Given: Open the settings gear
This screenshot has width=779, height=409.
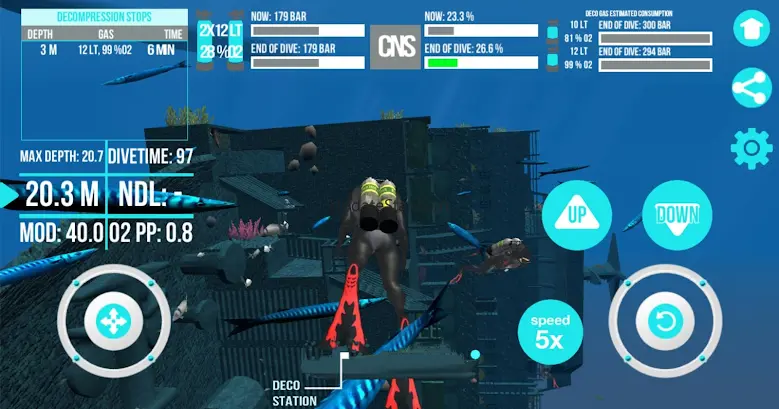Looking at the screenshot, I should (751, 148).
